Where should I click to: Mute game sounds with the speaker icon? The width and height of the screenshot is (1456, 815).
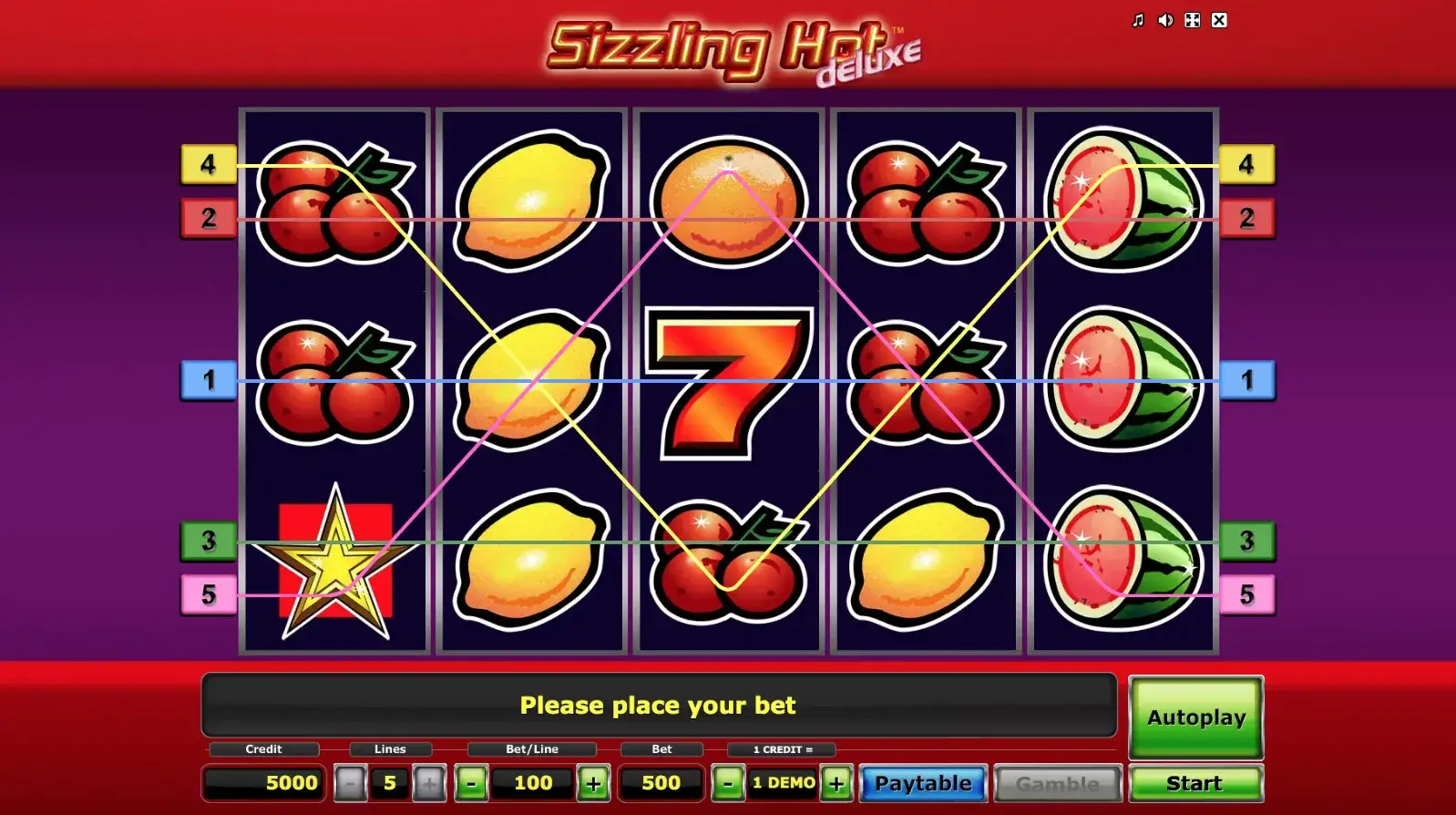tap(1164, 19)
